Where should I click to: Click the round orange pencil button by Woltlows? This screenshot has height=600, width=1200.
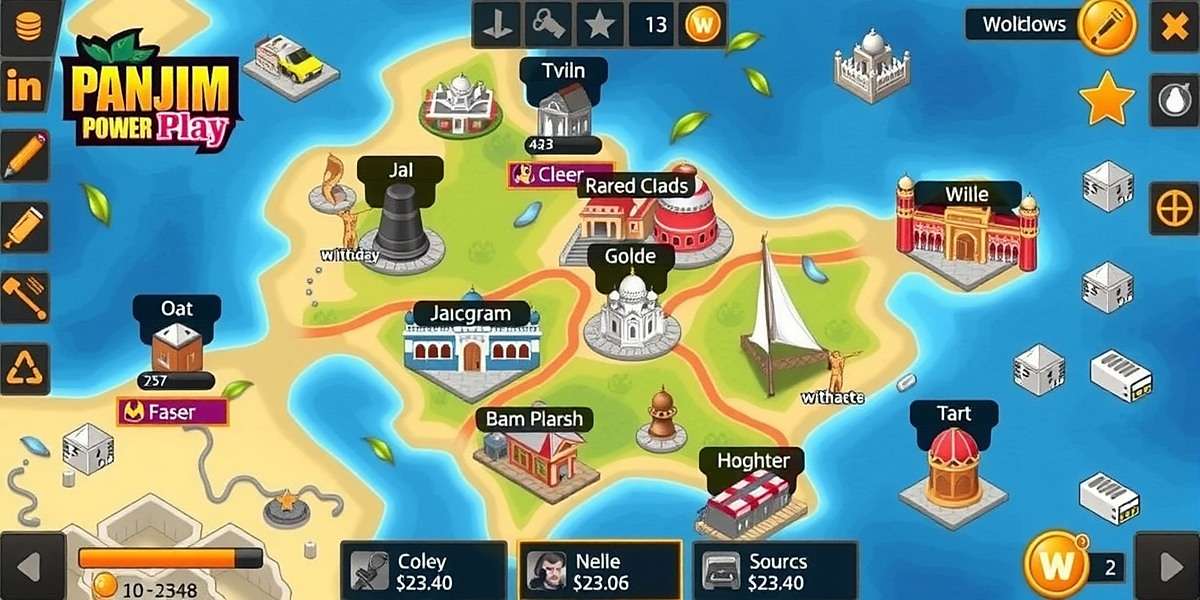coord(1108,26)
